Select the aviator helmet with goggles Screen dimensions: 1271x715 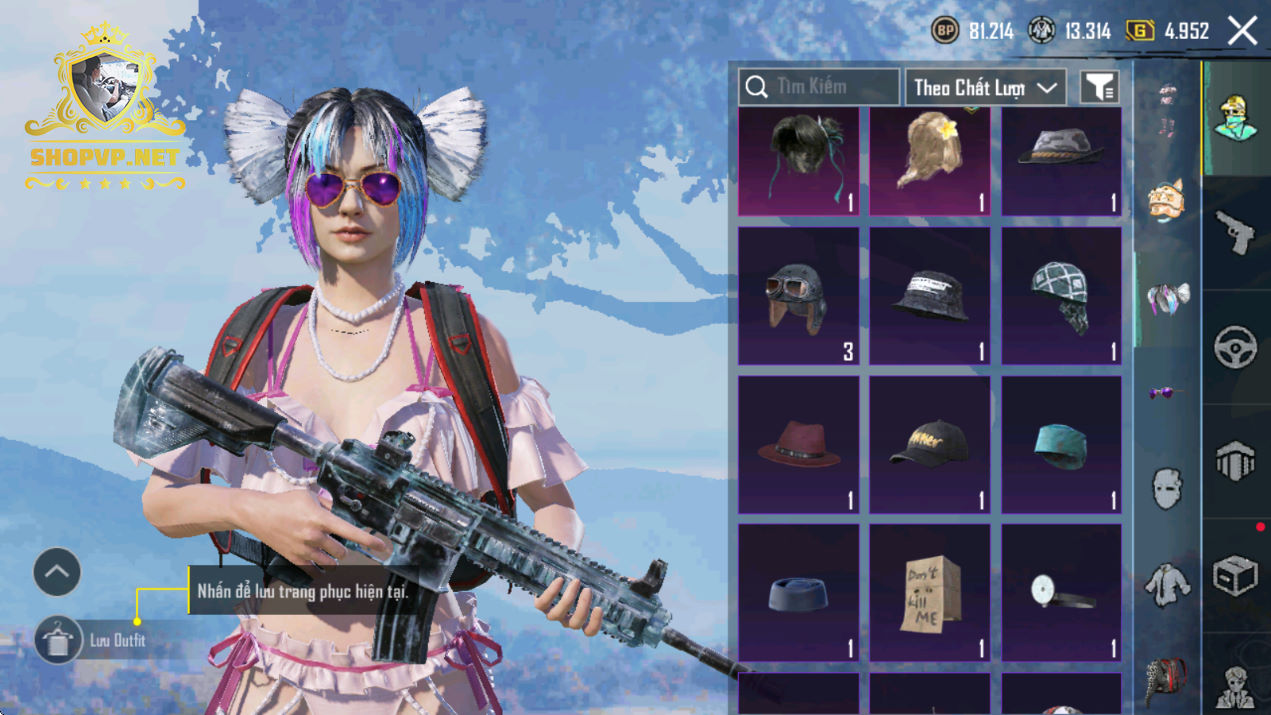coord(798,296)
